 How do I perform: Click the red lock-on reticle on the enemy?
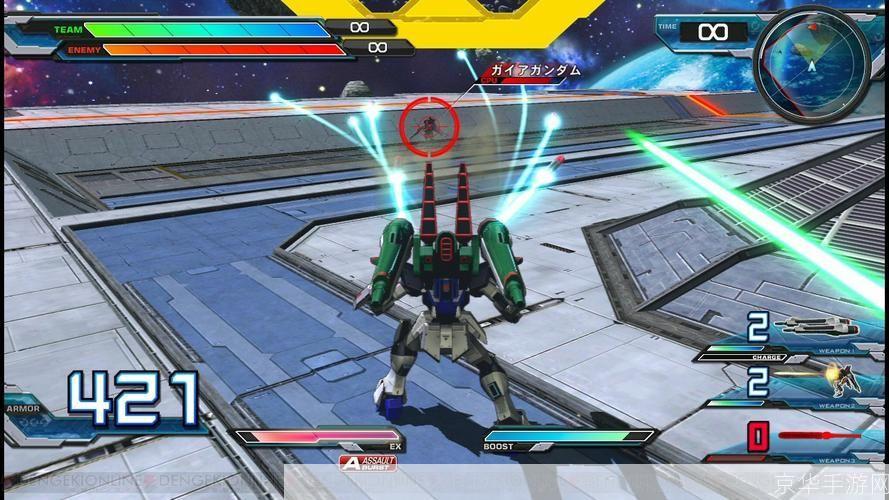(429, 124)
